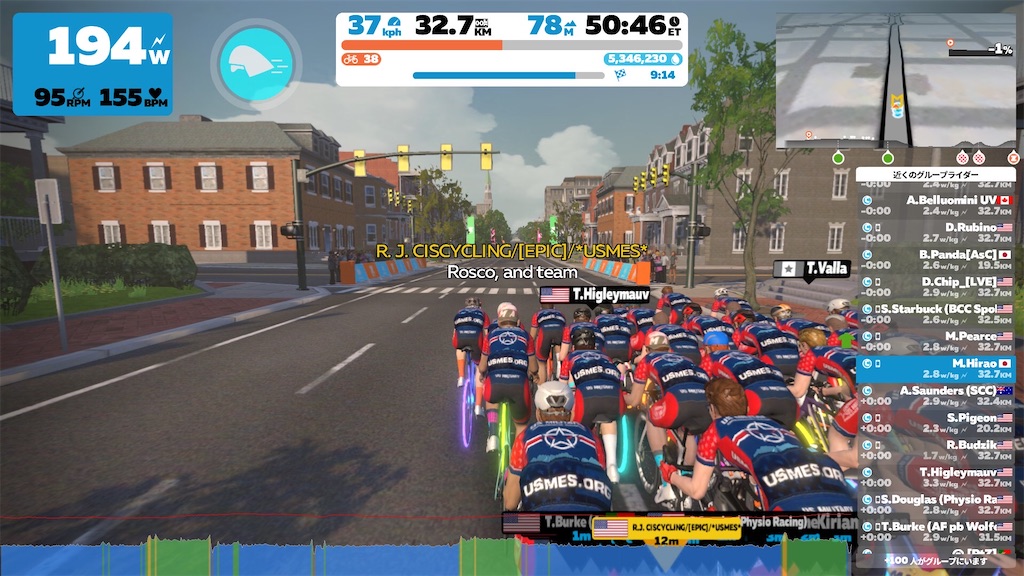The image size is (1024, 576).
Task: Select A.Belluomini UV in rider list
Action: 936,205
